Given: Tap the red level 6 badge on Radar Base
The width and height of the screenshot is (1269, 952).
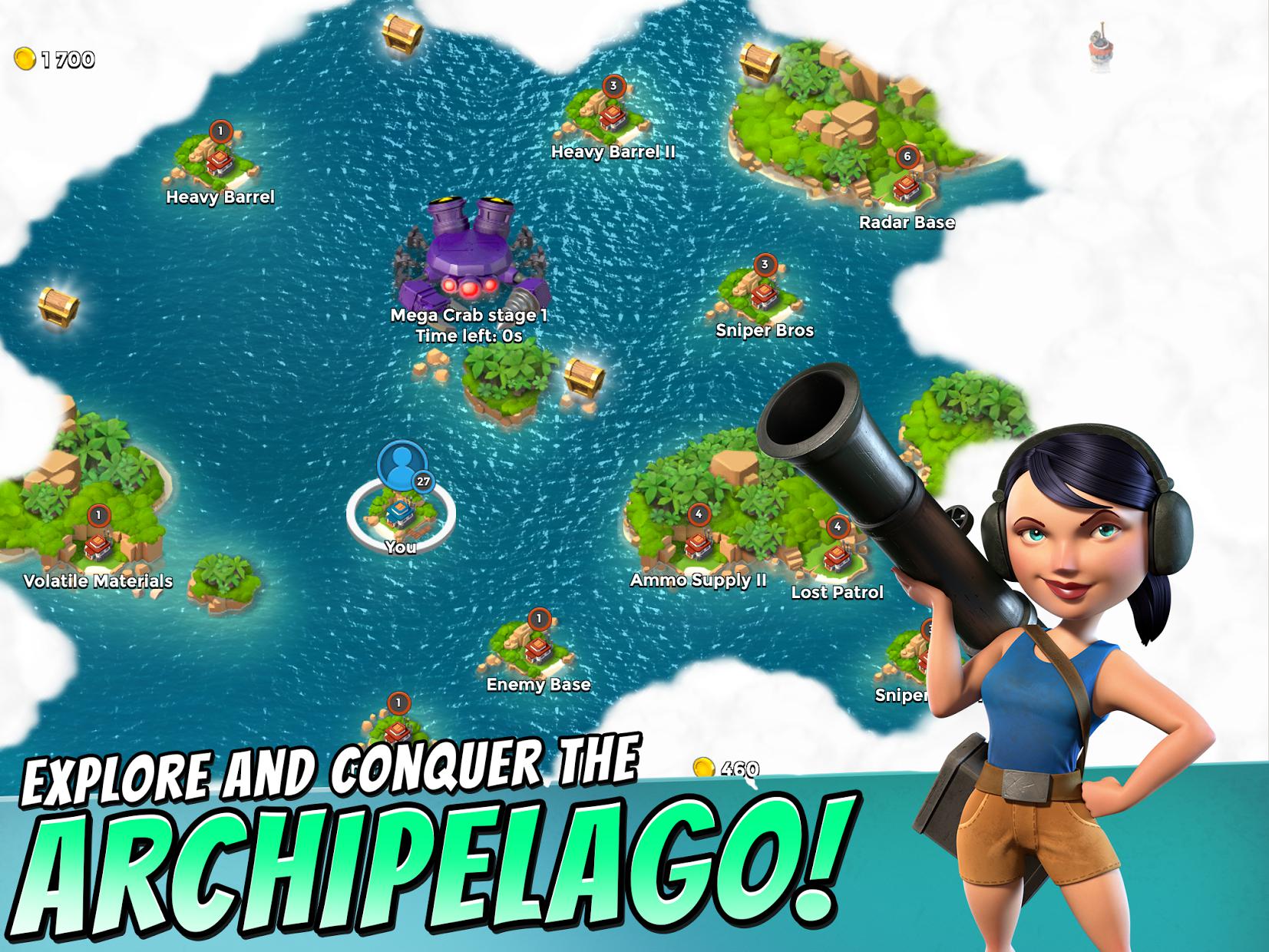Looking at the screenshot, I should 907,157.
